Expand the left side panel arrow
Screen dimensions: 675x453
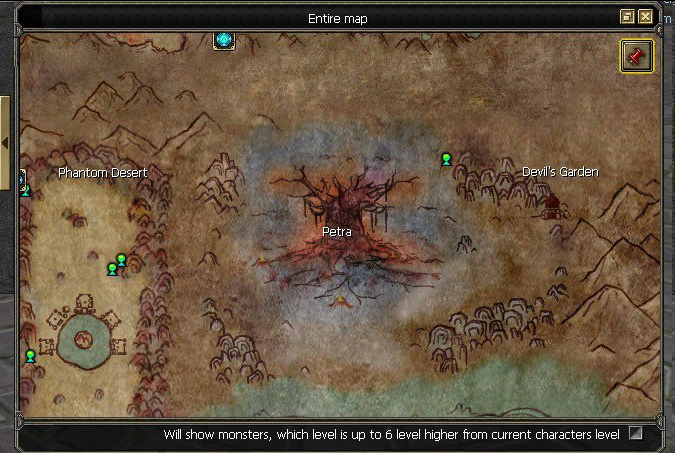pyautogui.click(x=5, y=143)
